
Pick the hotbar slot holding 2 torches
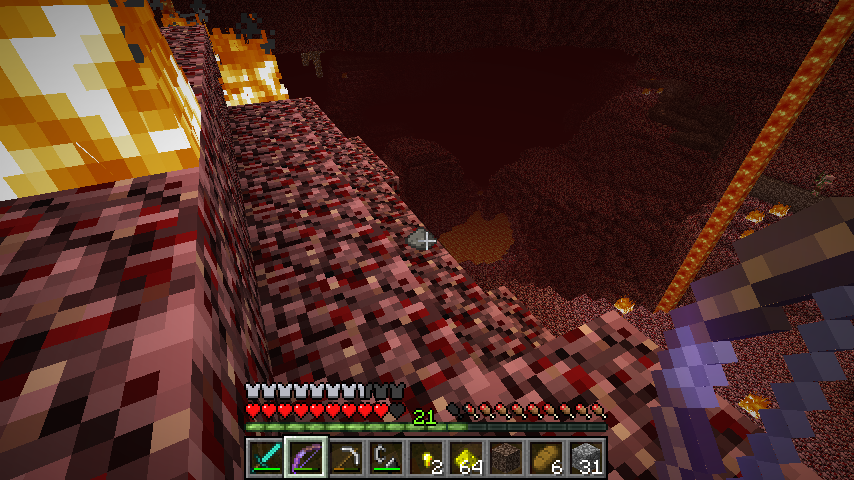pos(426,458)
